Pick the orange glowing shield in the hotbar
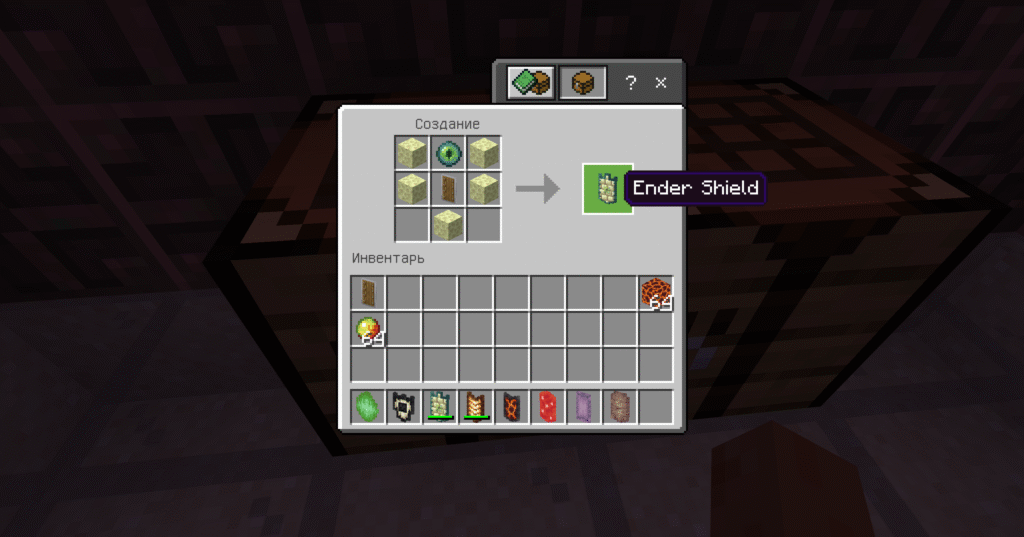This screenshot has height=537, width=1024. (476, 407)
